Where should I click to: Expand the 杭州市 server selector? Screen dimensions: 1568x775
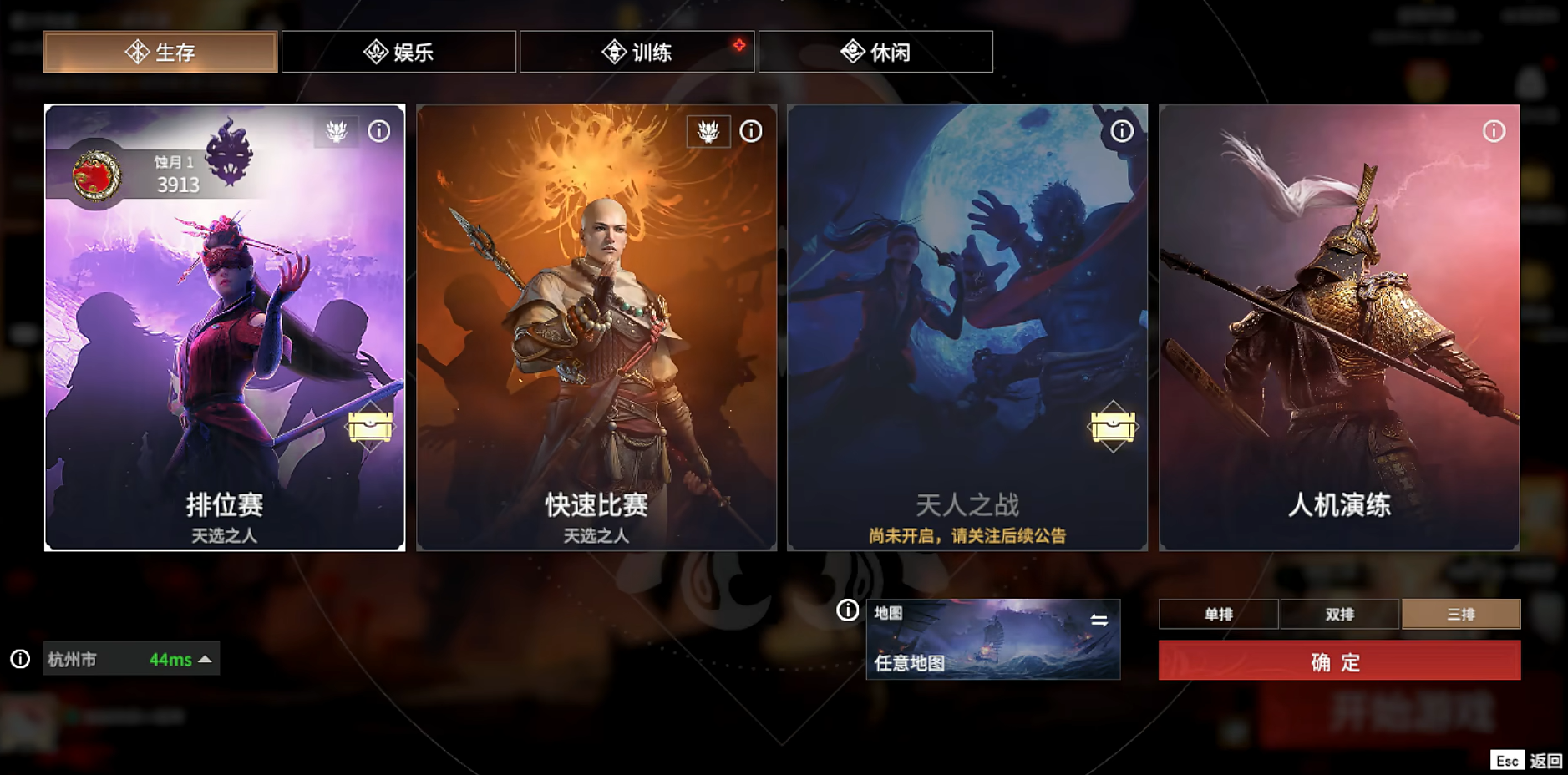(x=129, y=659)
